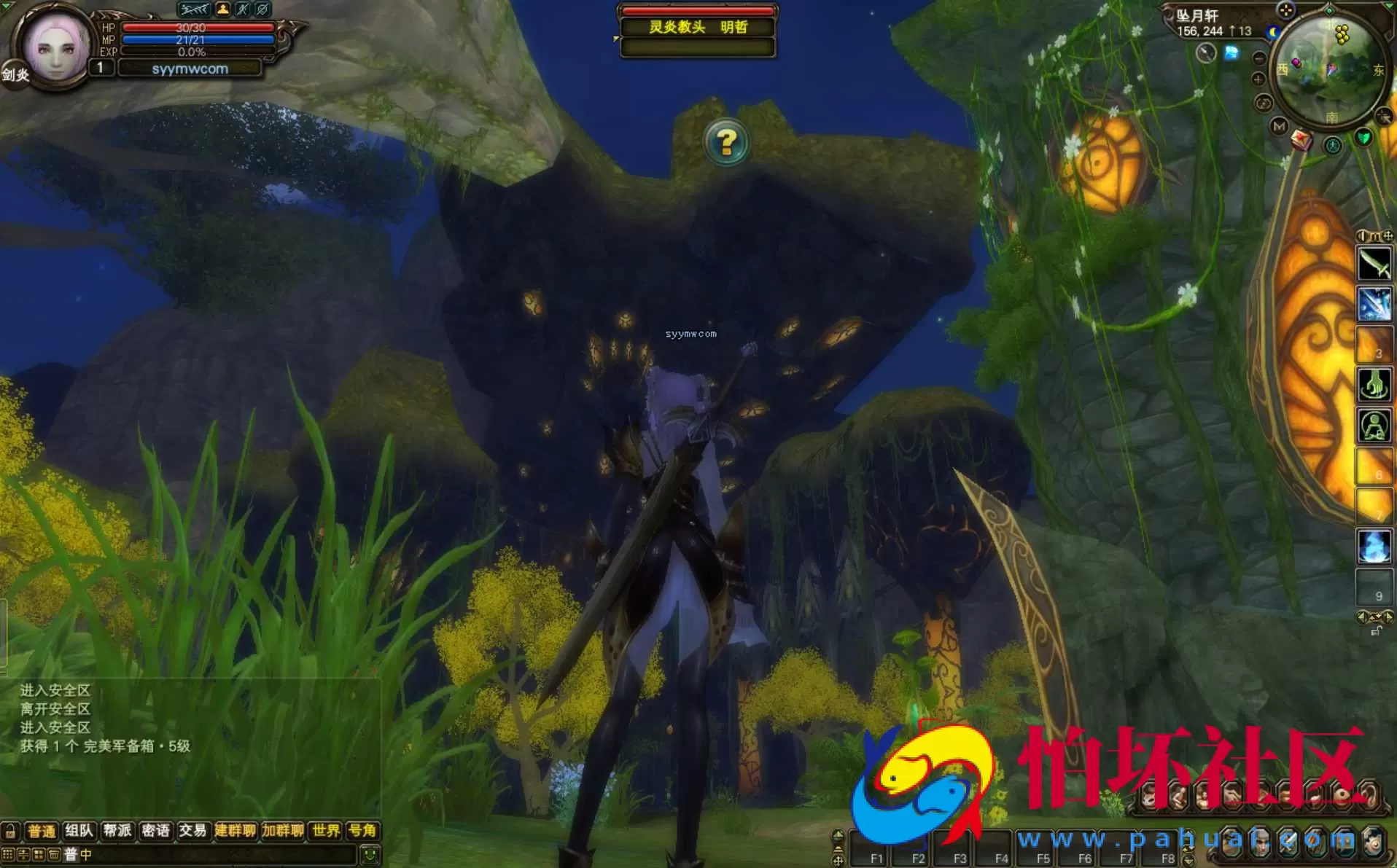Click the green triangle expander at minimap corner
This screenshot has width=1397, height=868.
(x=1388, y=7)
